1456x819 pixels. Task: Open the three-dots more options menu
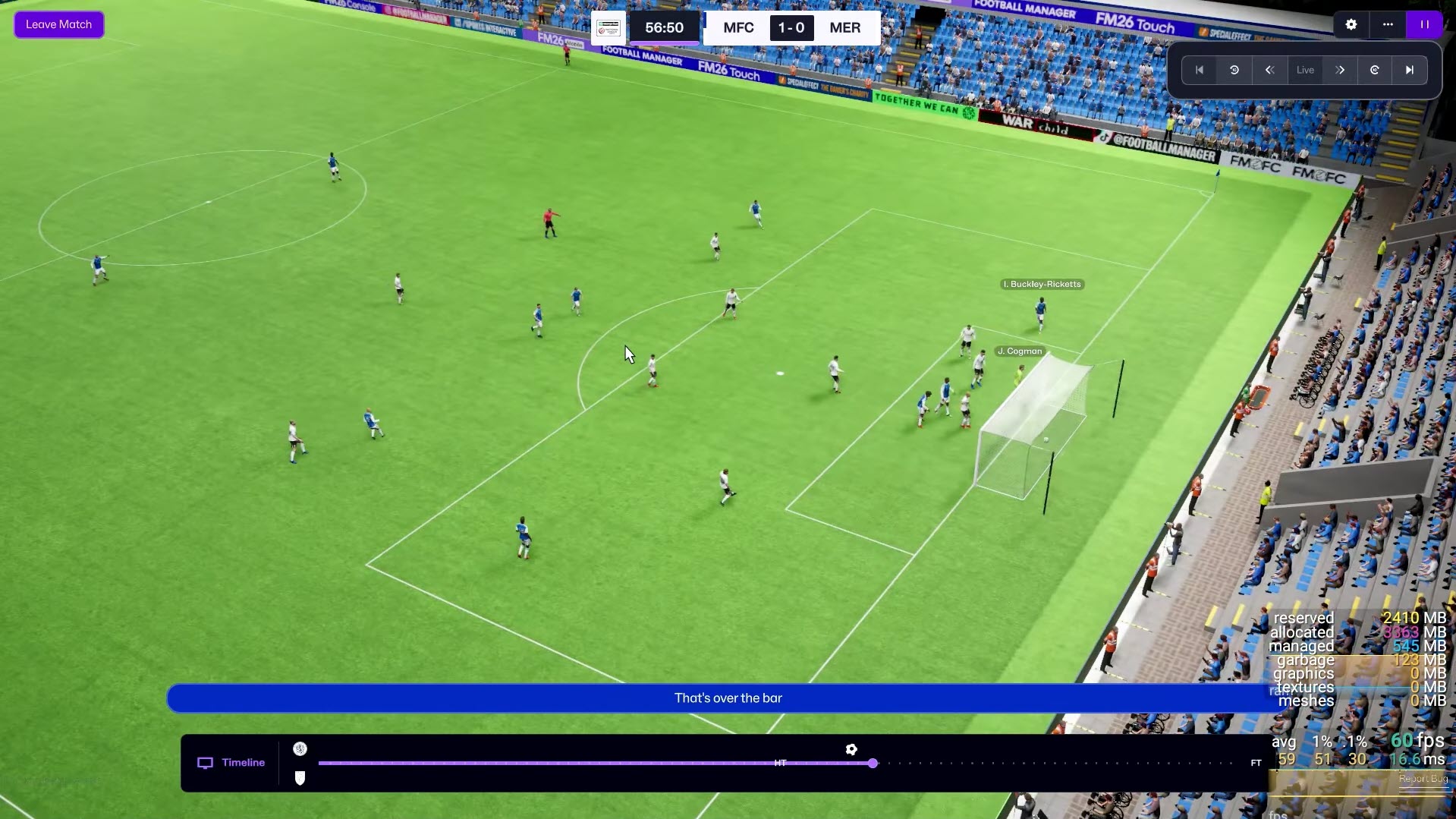[1388, 24]
